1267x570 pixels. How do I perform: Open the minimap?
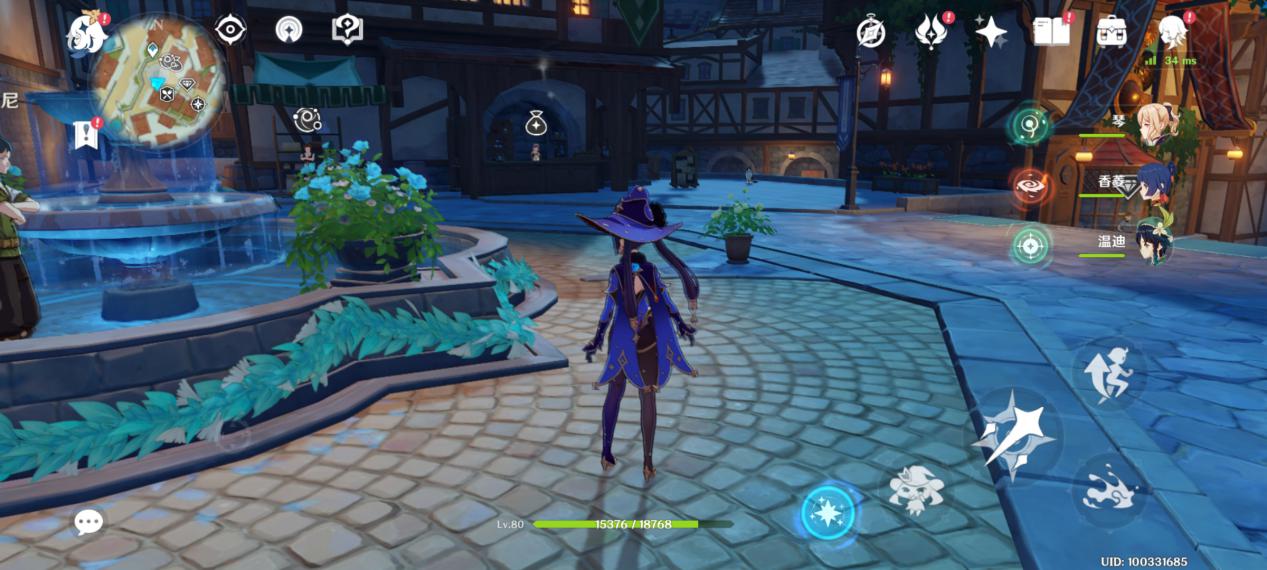[158, 82]
